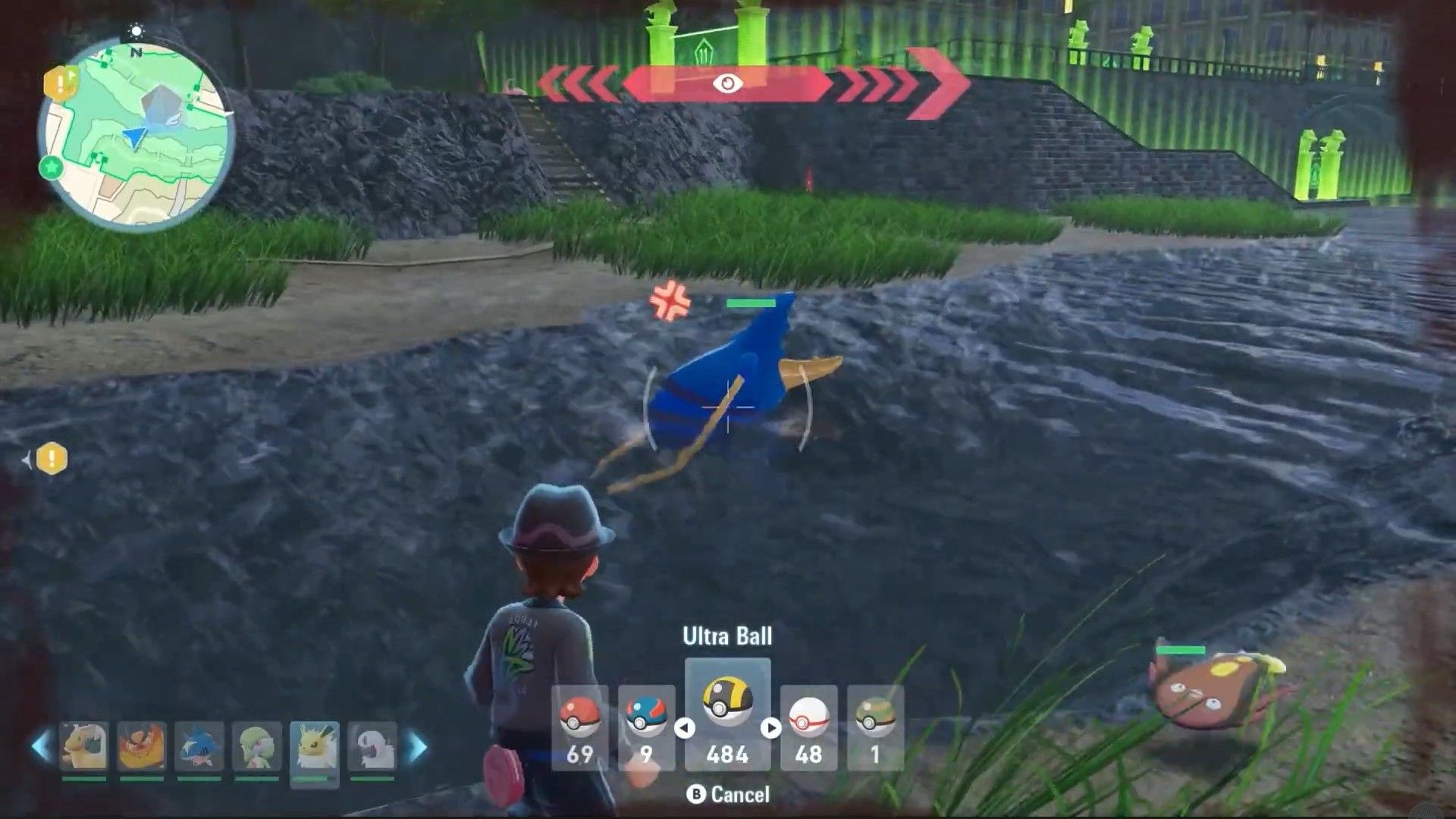Click the yellow exclamation quest indicator at left edge
The width and height of the screenshot is (1456, 819).
[52, 459]
